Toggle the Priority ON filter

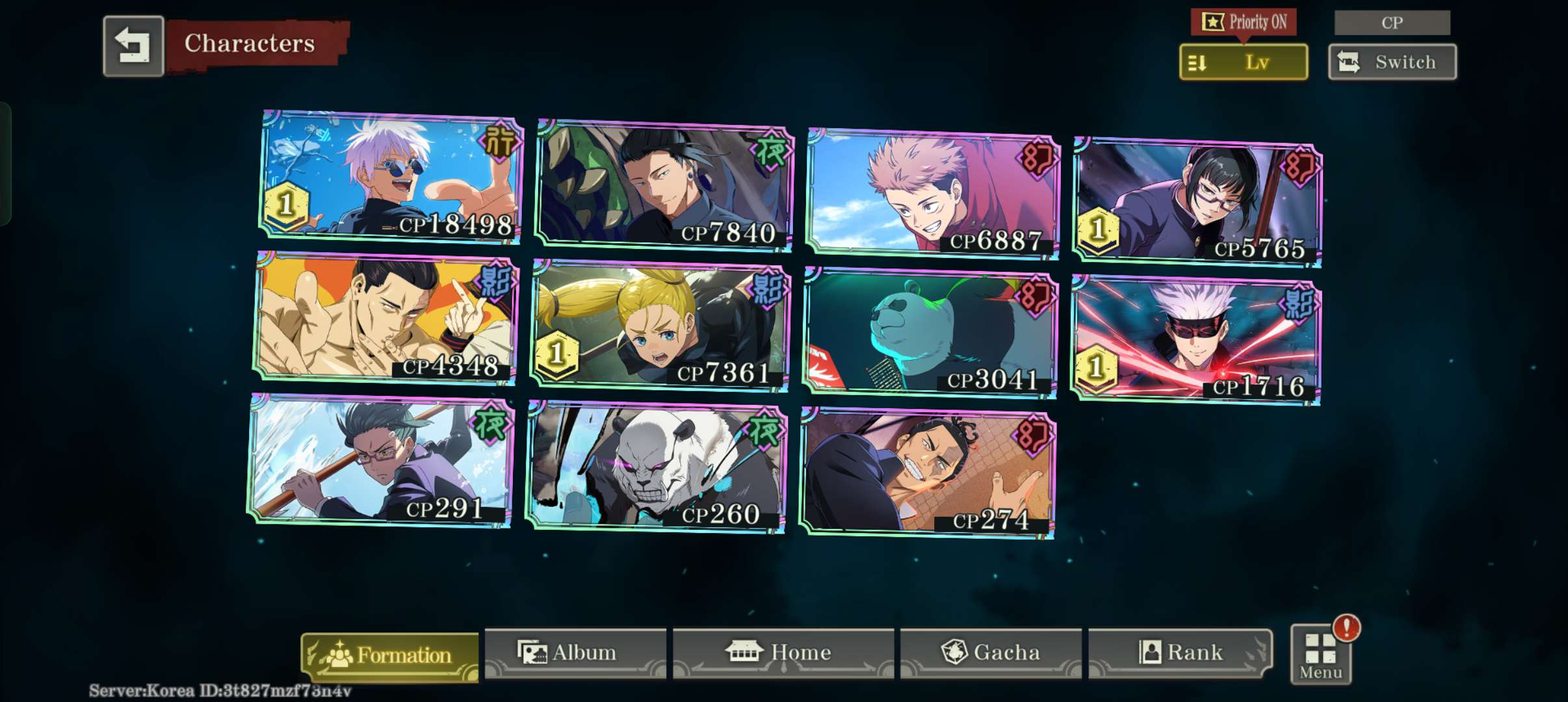[1243, 22]
